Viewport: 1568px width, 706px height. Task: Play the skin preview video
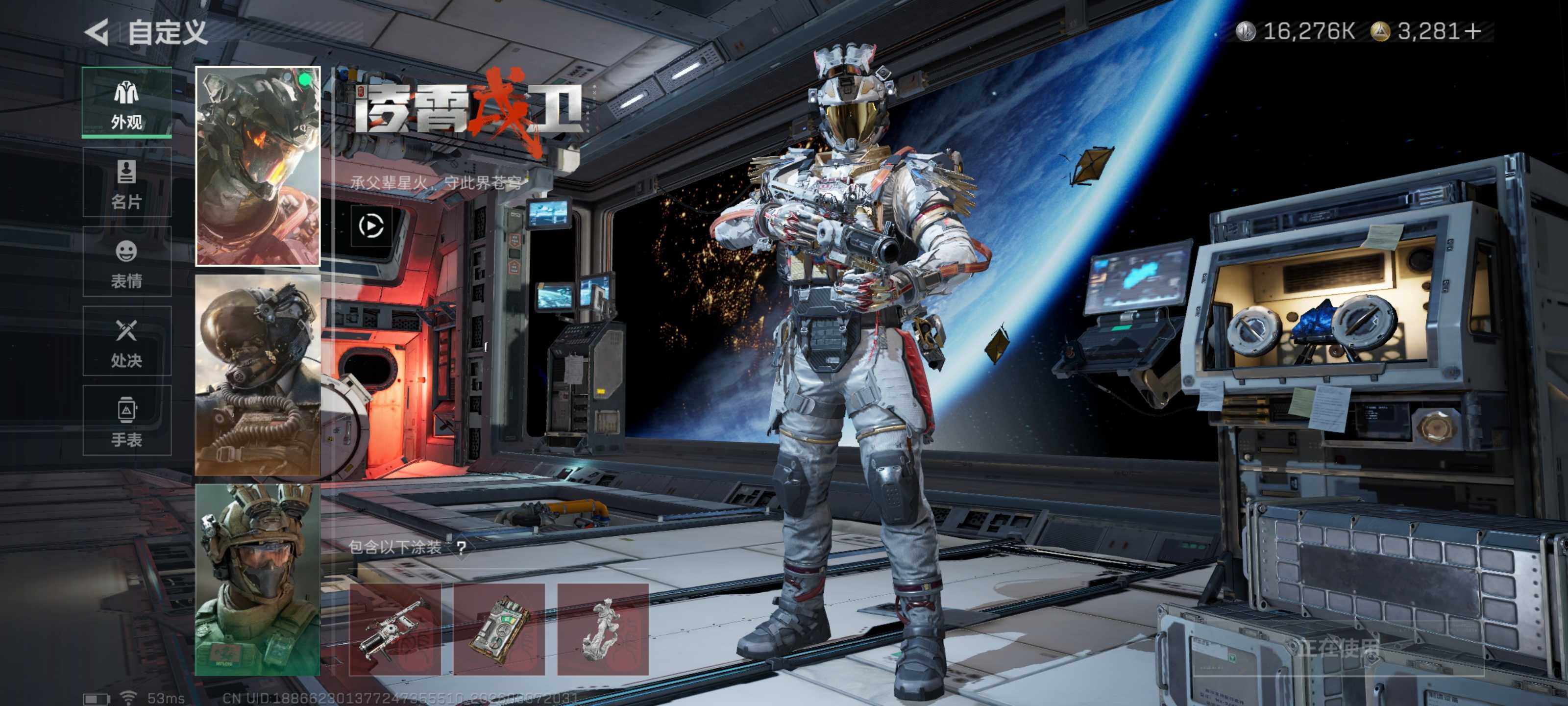(x=371, y=226)
